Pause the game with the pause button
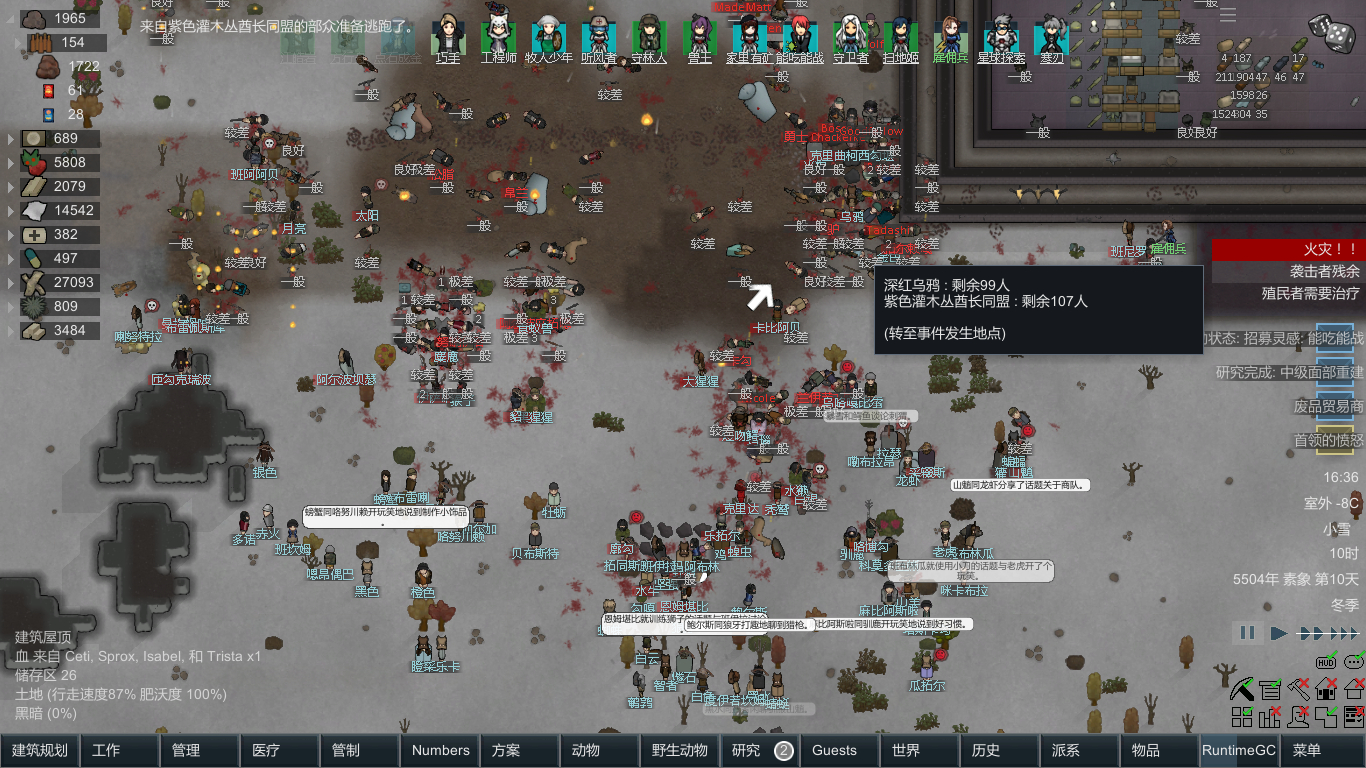 pos(1247,633)
